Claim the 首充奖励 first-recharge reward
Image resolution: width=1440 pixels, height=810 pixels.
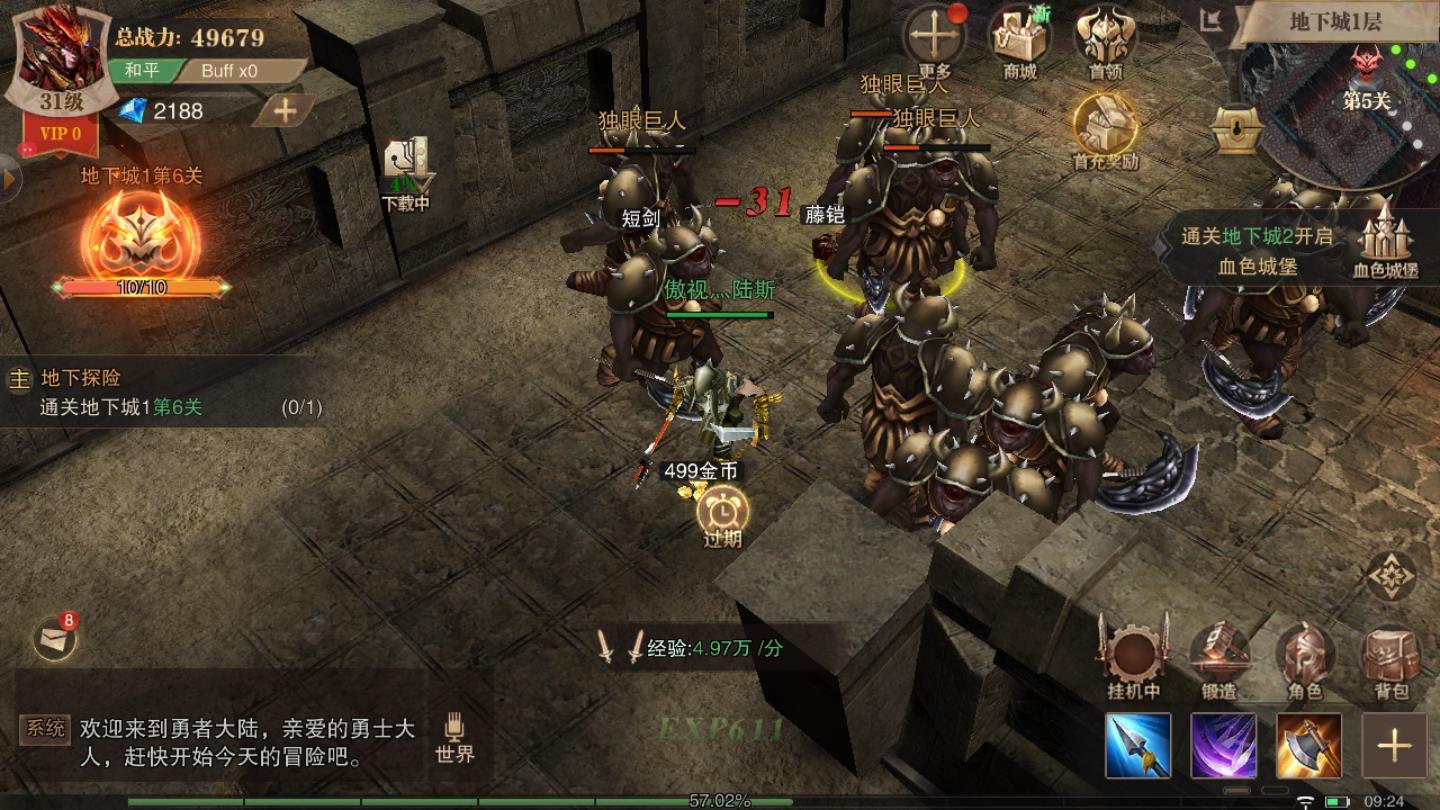pyautogui.click(x=1105, y=127)
